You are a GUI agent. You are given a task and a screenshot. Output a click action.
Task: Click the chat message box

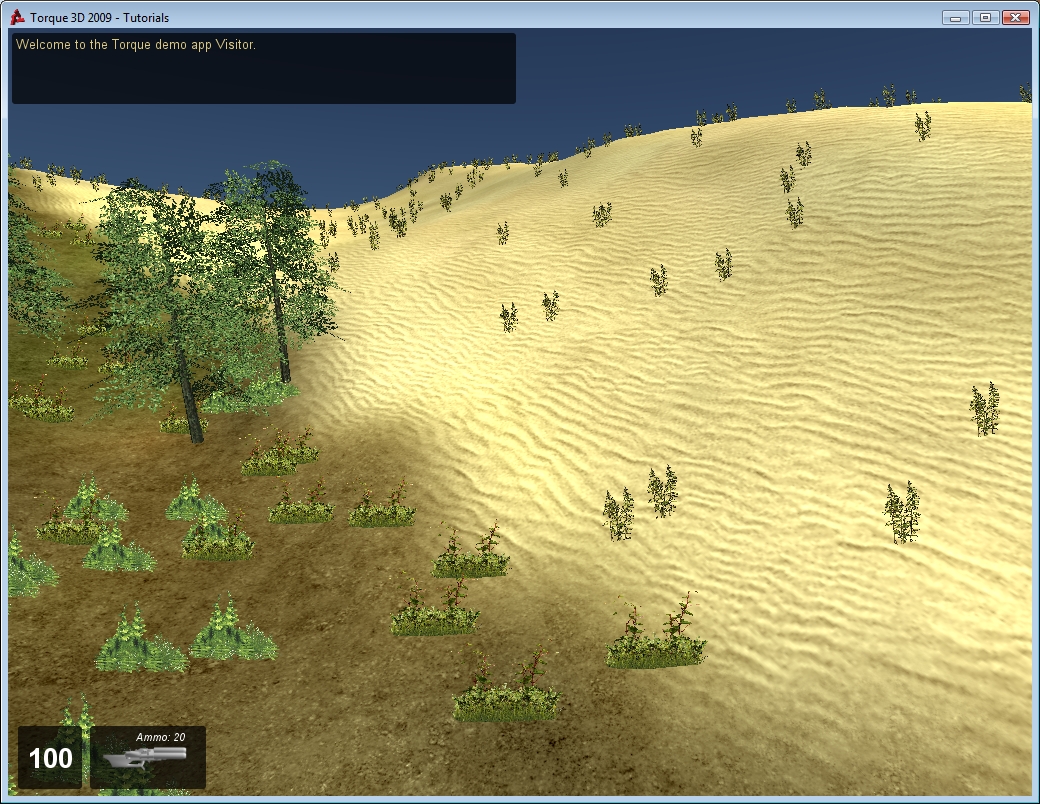pyautogui.click(x=263, y=68)
